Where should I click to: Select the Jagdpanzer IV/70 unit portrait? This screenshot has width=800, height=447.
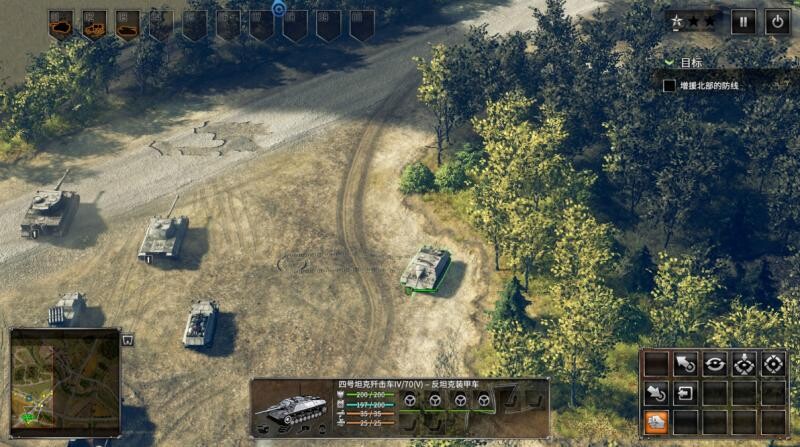pos(292,408)
